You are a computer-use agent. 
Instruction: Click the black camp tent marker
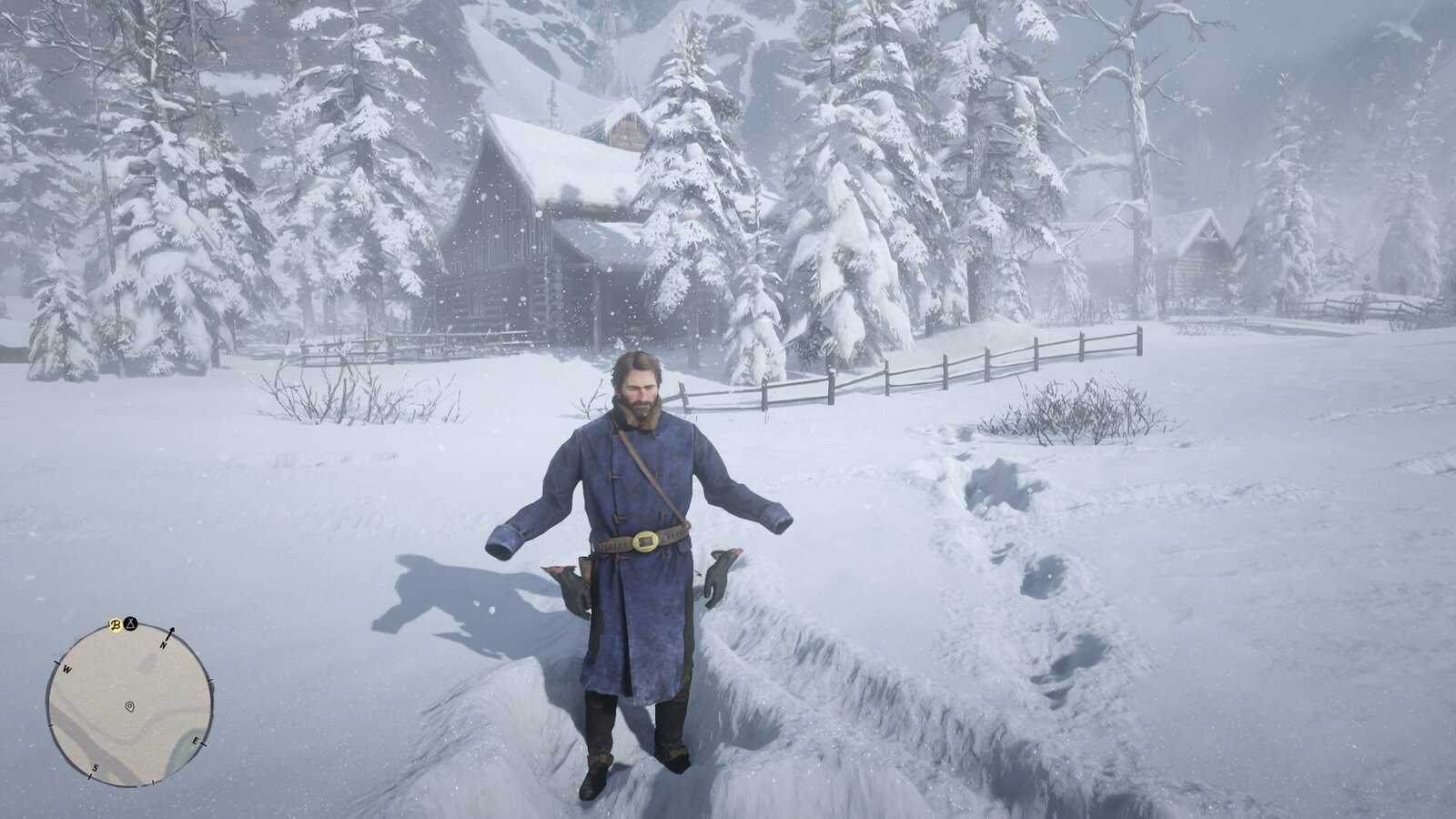[131, 625]
